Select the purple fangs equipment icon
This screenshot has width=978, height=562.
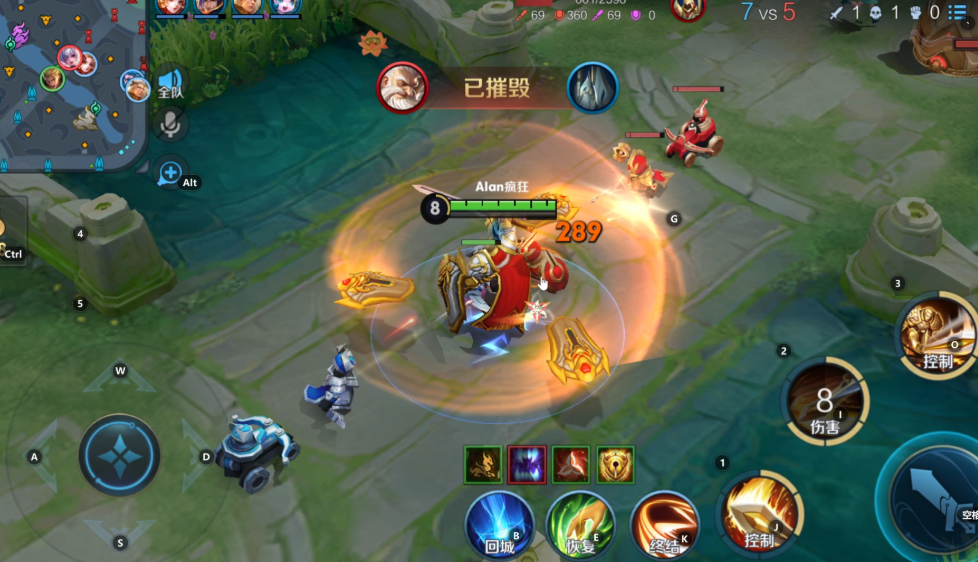[526, 465]
